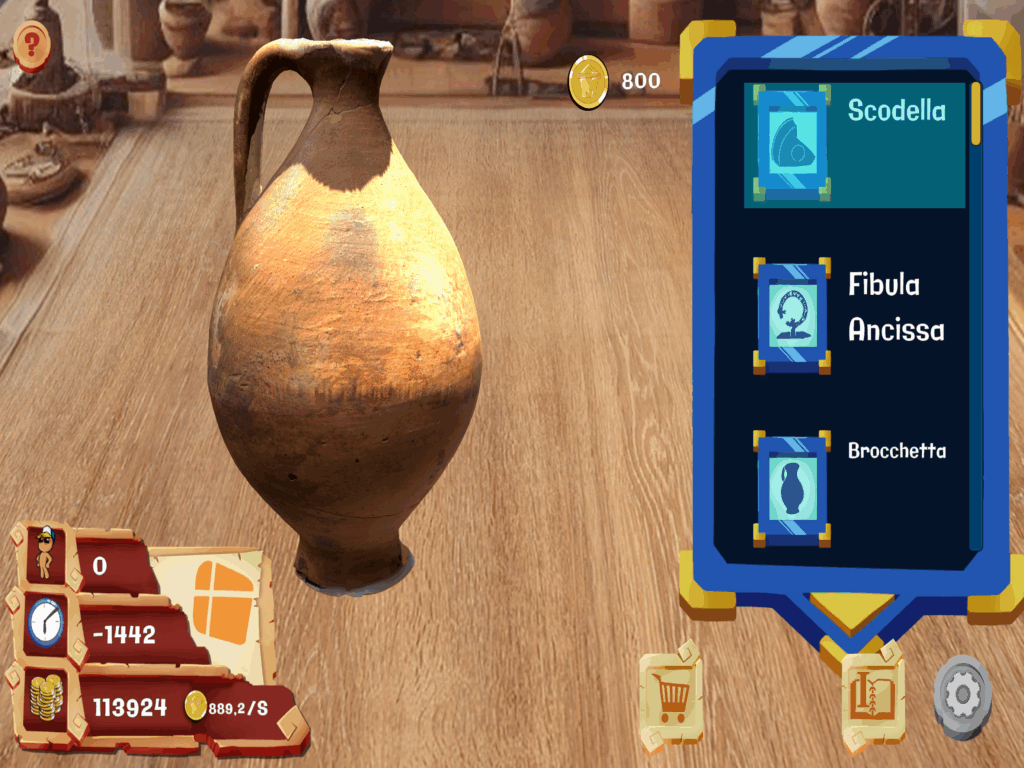The image size is (1024, 768).
Task: Open the journal book icon
Action: pos(873,695)
